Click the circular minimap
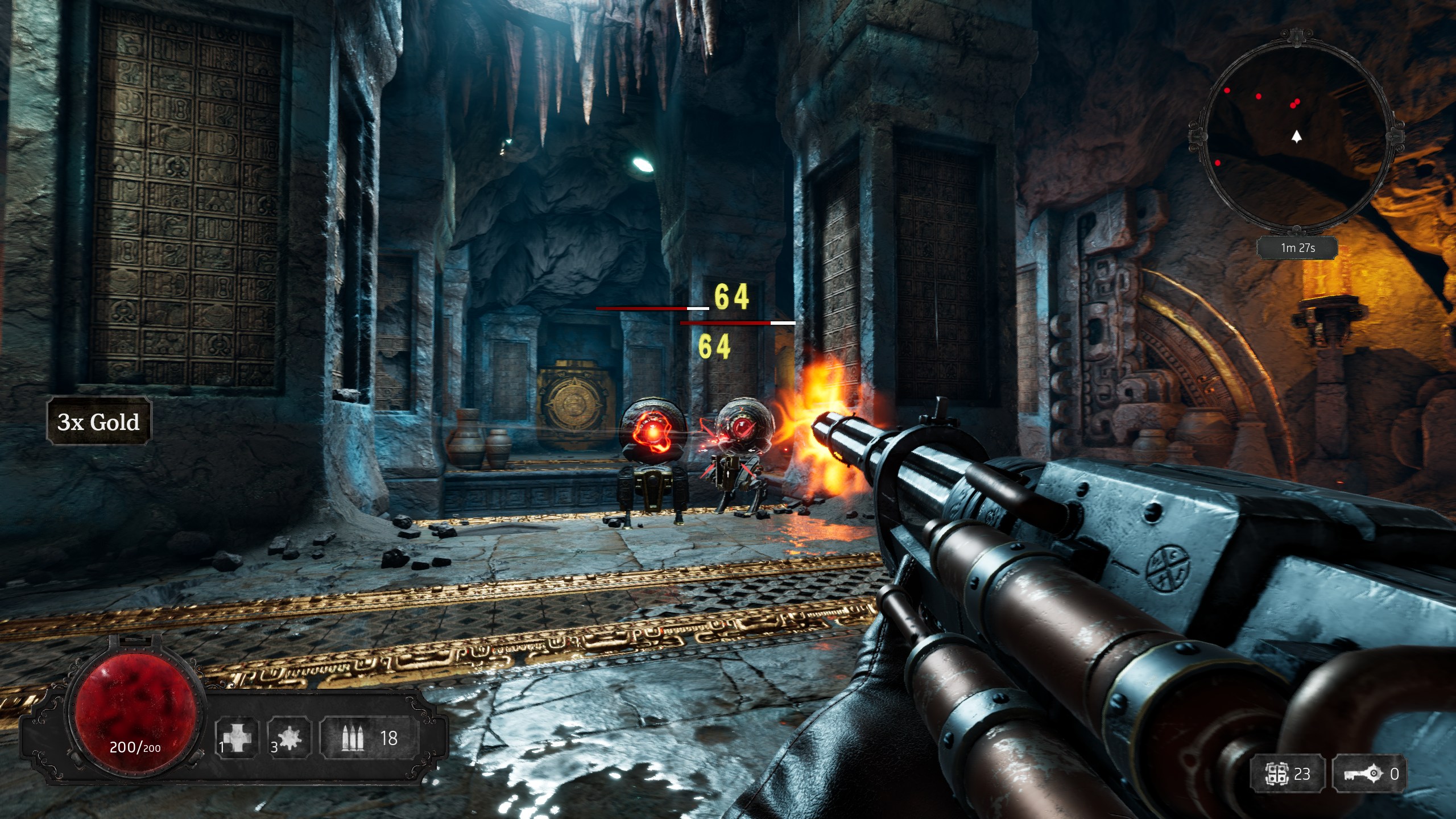This screenshot has width=1456, height=819. pyautogui.click(x=1296, y=135)
